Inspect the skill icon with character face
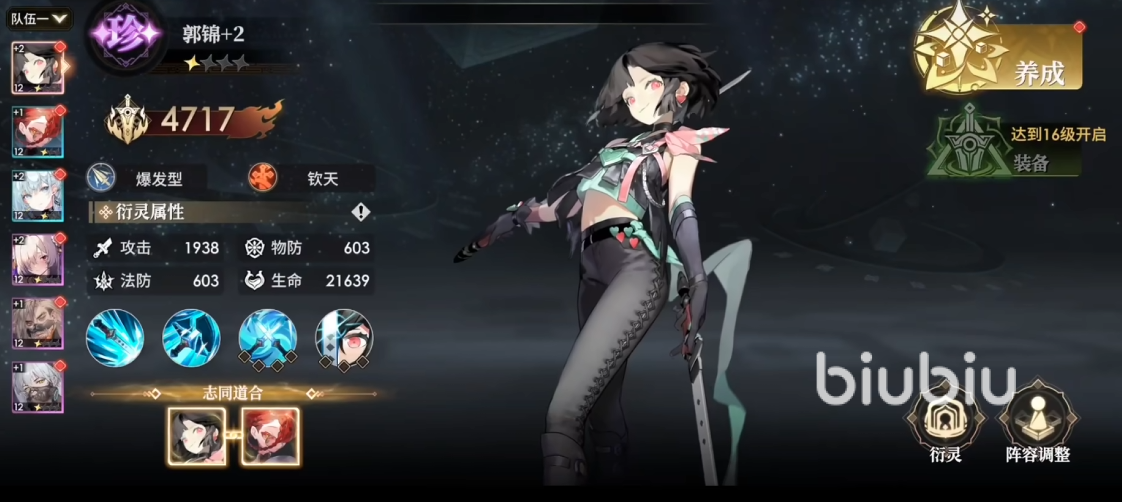Image resolution: width=1122 pixels, height=502 pixels. (344, 338)
